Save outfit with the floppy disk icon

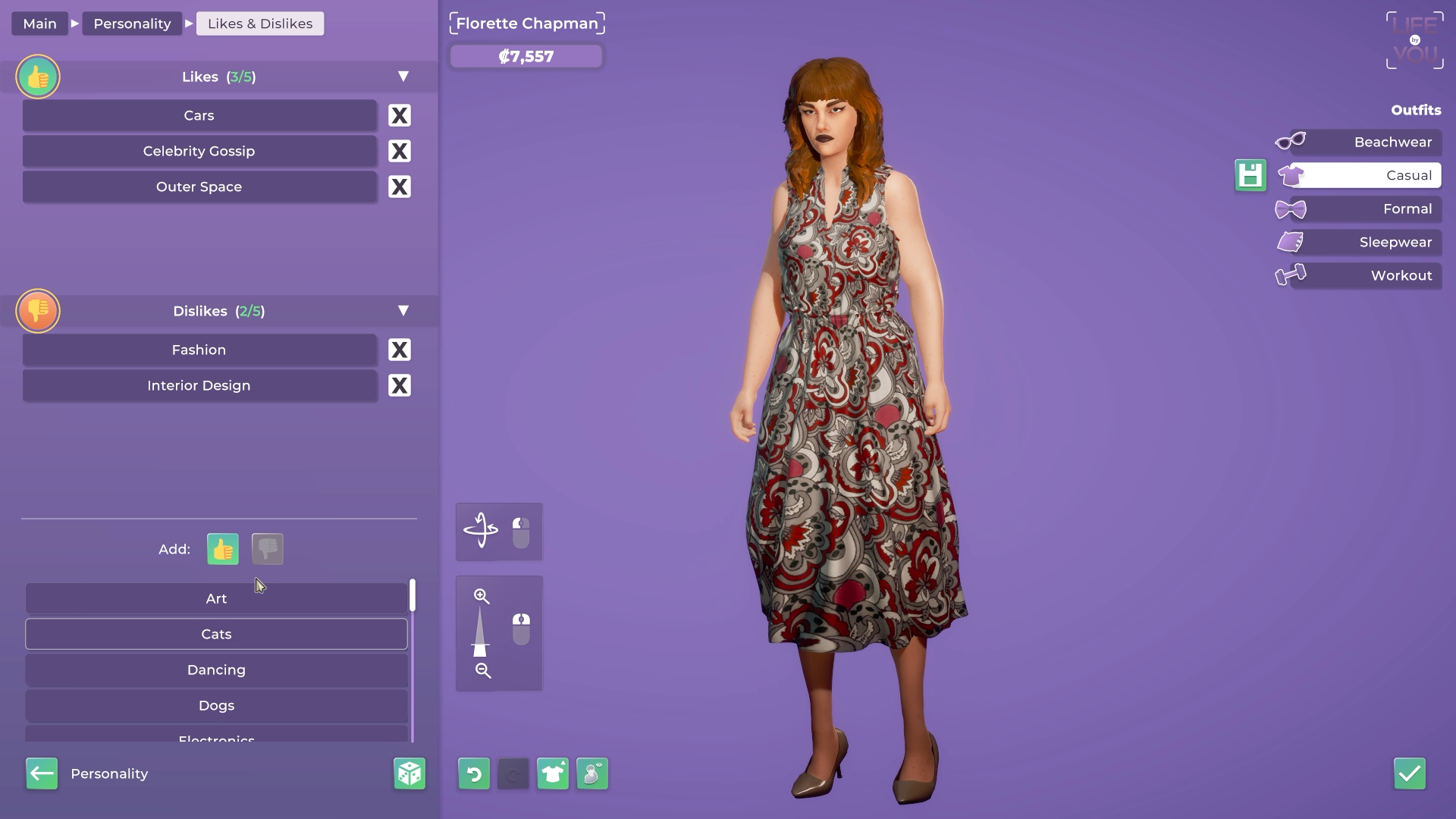point(1250,175)
